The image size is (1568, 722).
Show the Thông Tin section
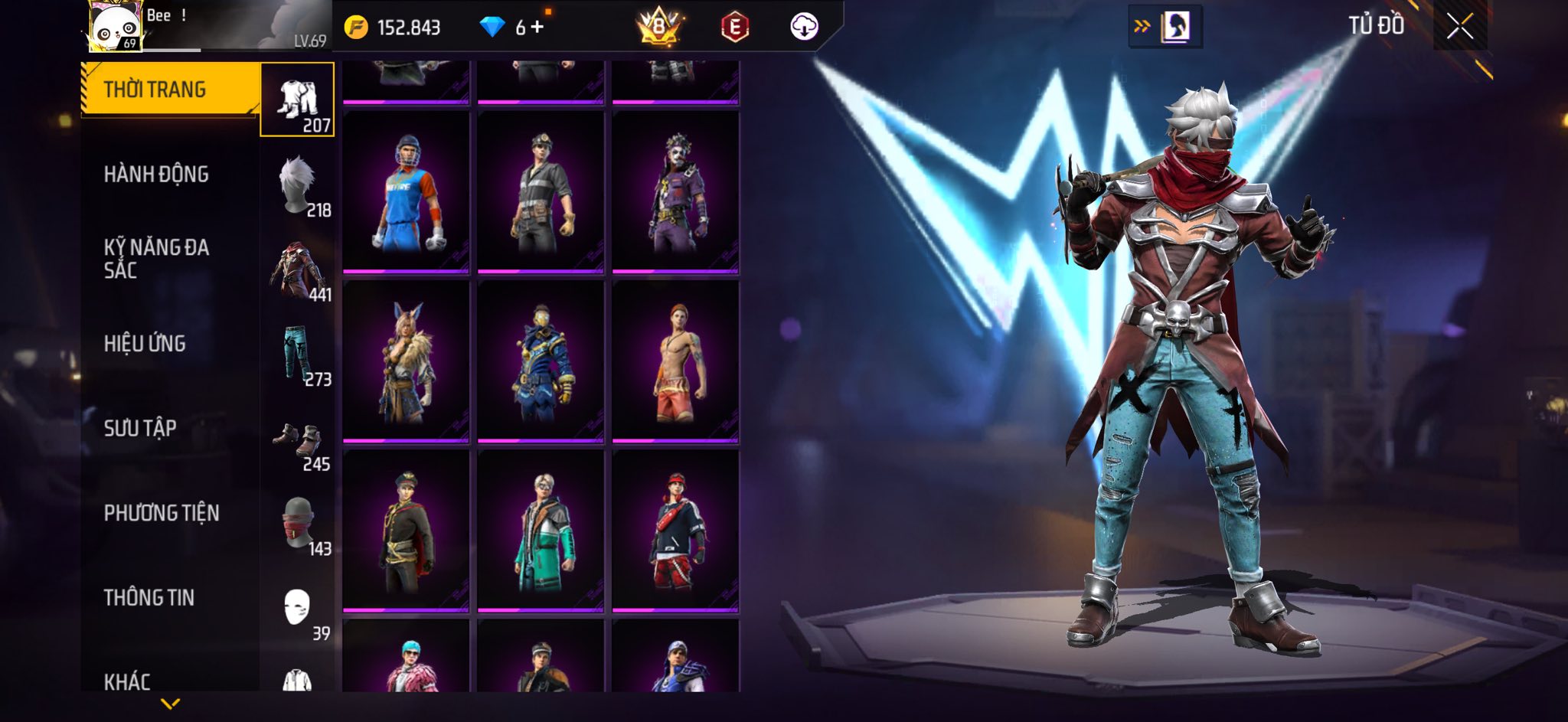pyautogui.click(x=149, y=597)
